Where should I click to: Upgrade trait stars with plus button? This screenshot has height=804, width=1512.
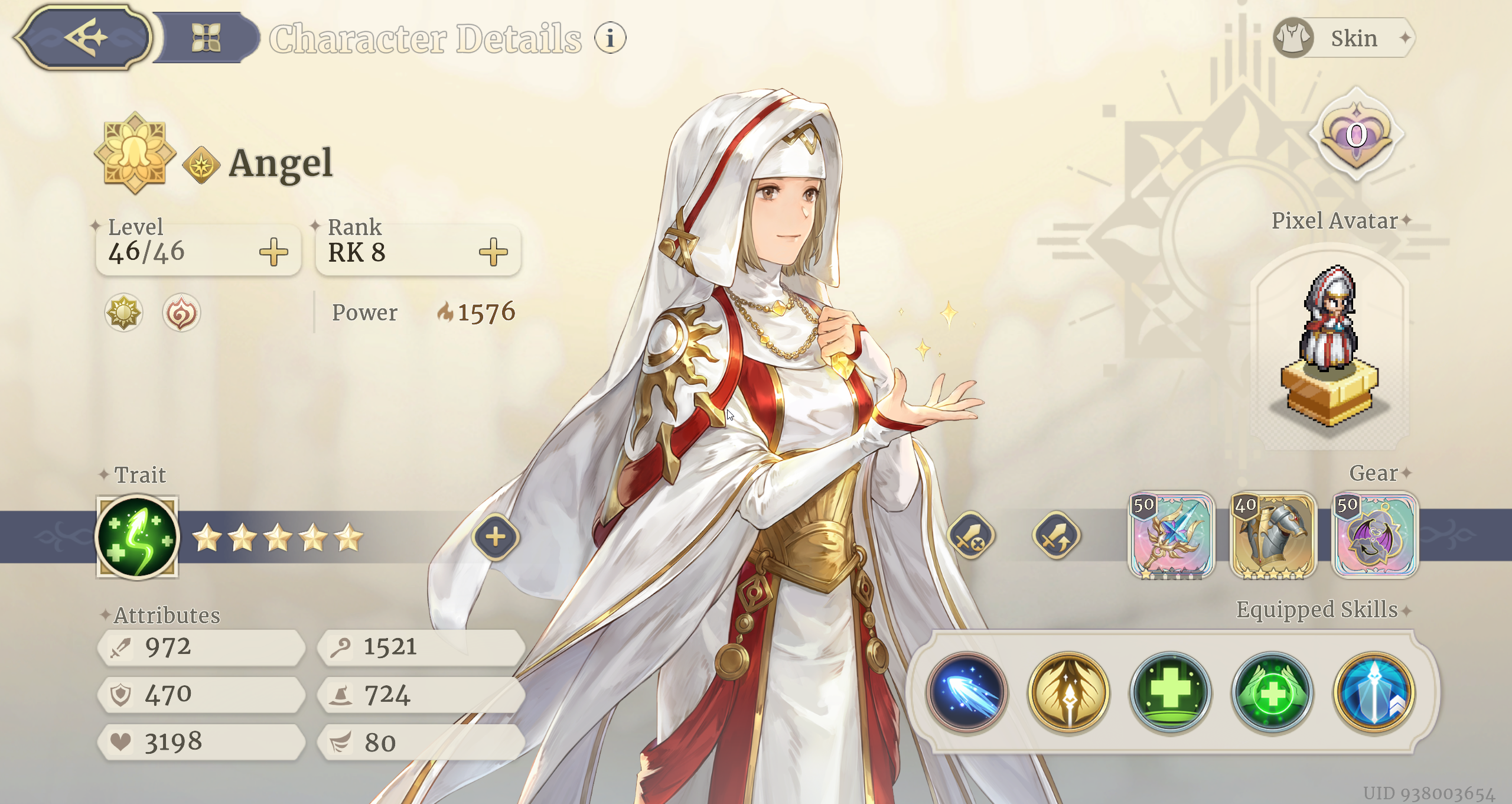pyautogui.click(x=496, y=537)
